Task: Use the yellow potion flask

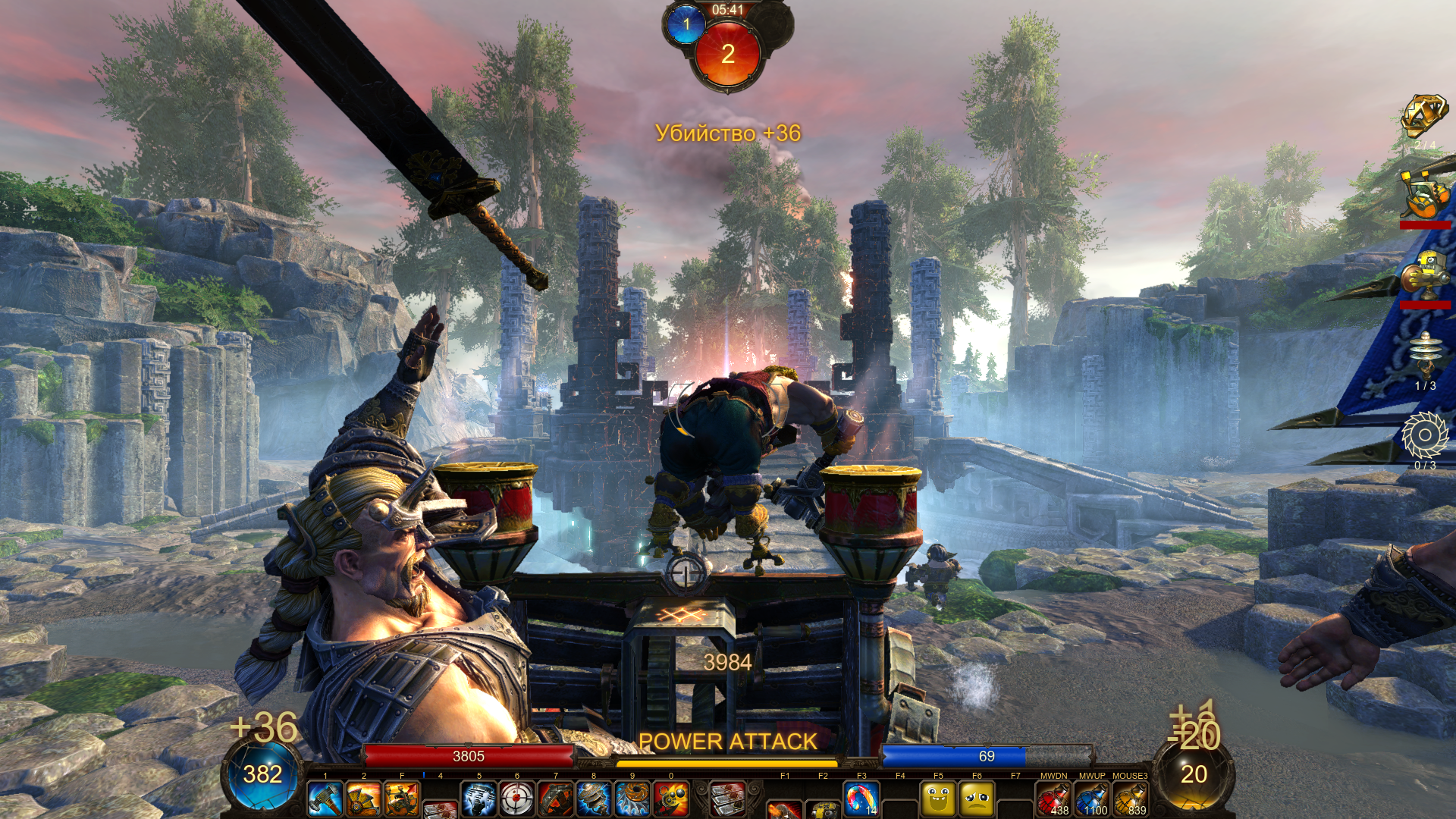Action: (1130, 799)
